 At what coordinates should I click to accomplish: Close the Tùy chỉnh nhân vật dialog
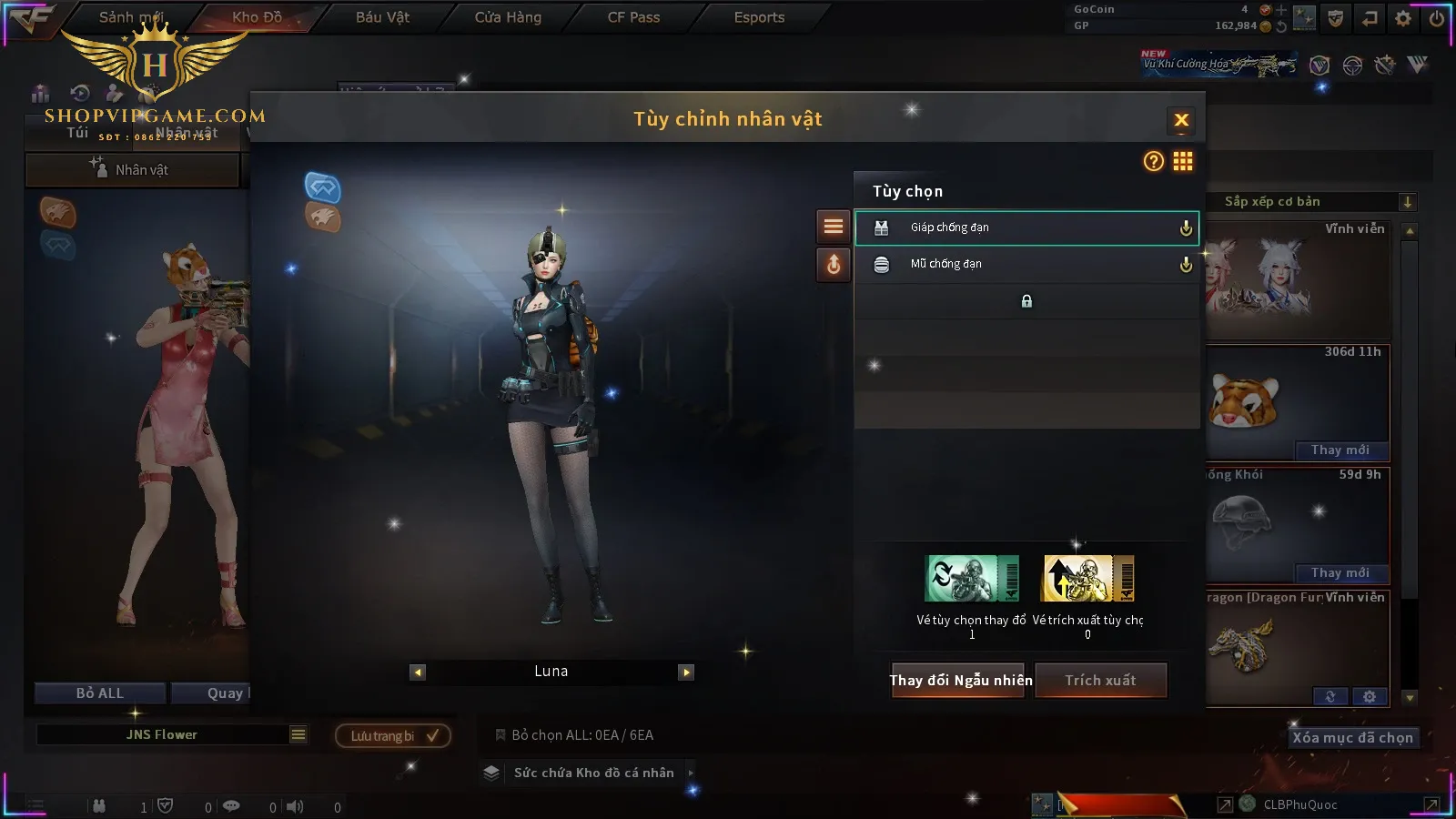[x=1181, y=120]
